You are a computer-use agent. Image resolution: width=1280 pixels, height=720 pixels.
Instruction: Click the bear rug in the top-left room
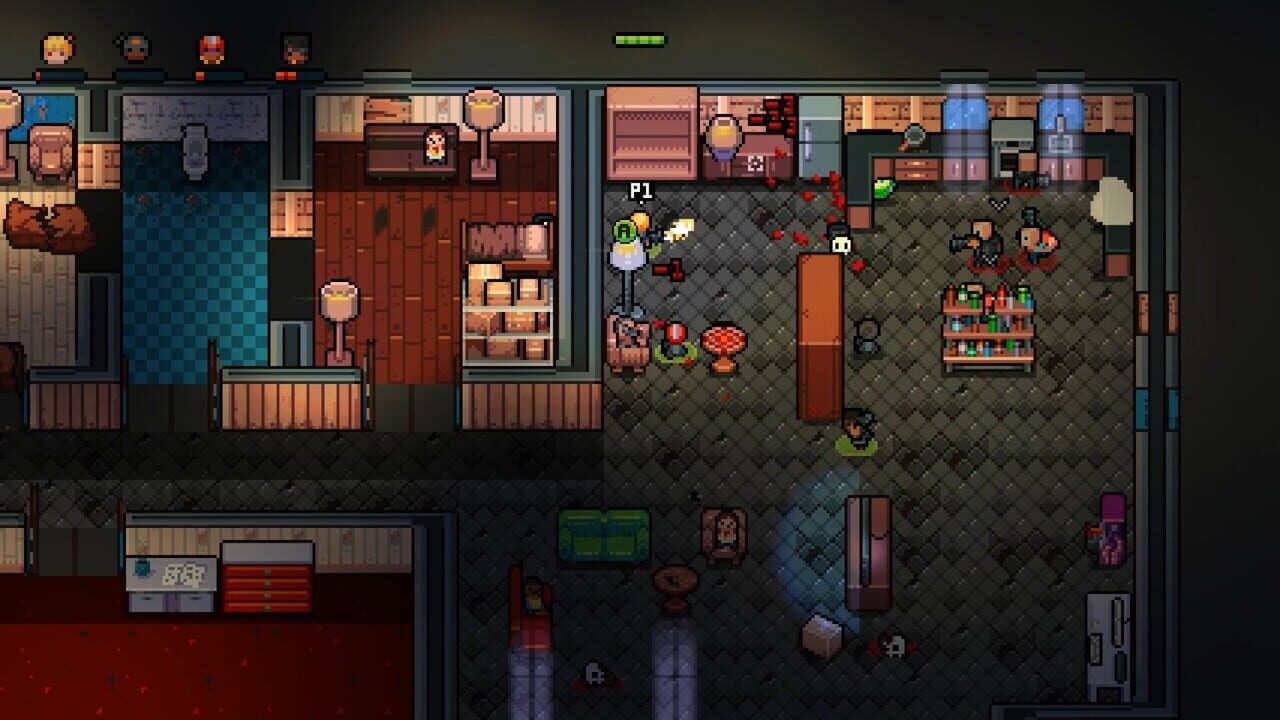45,225
